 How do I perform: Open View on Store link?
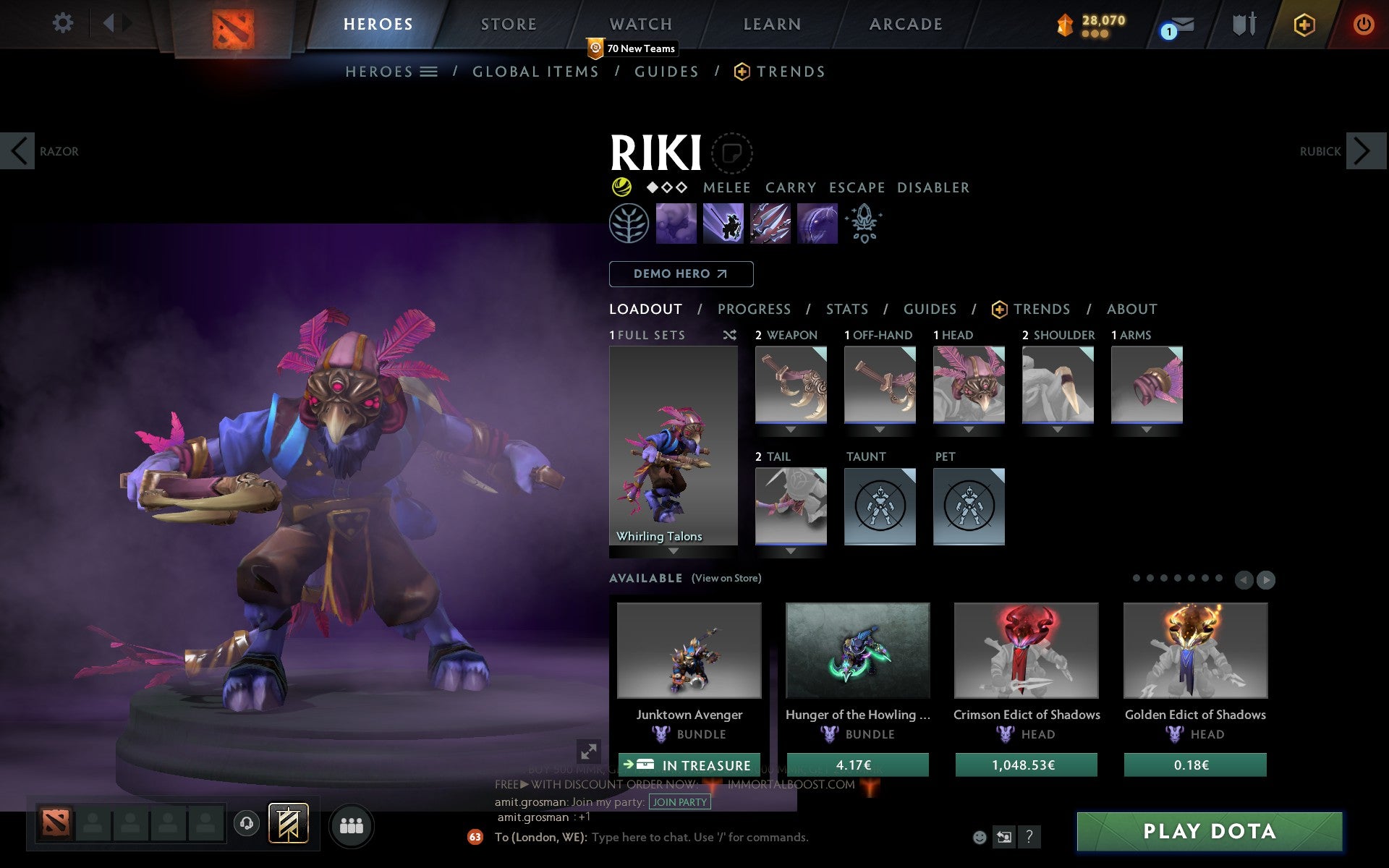coord(726,578)
